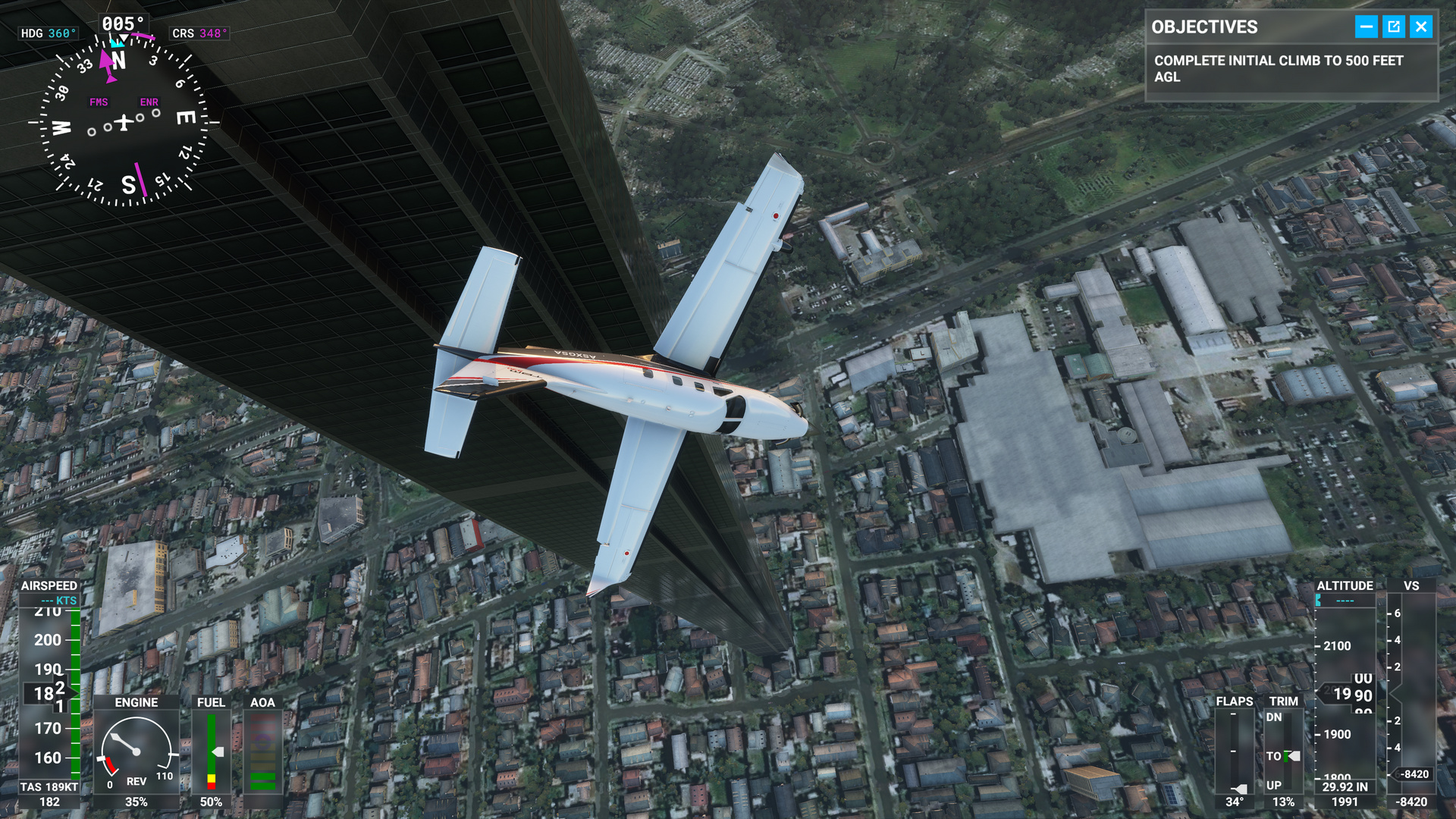The width and height of the screenshot is (1456, 819).
Task: Click the HDG 360° heading readout
Action: [48, 32]
